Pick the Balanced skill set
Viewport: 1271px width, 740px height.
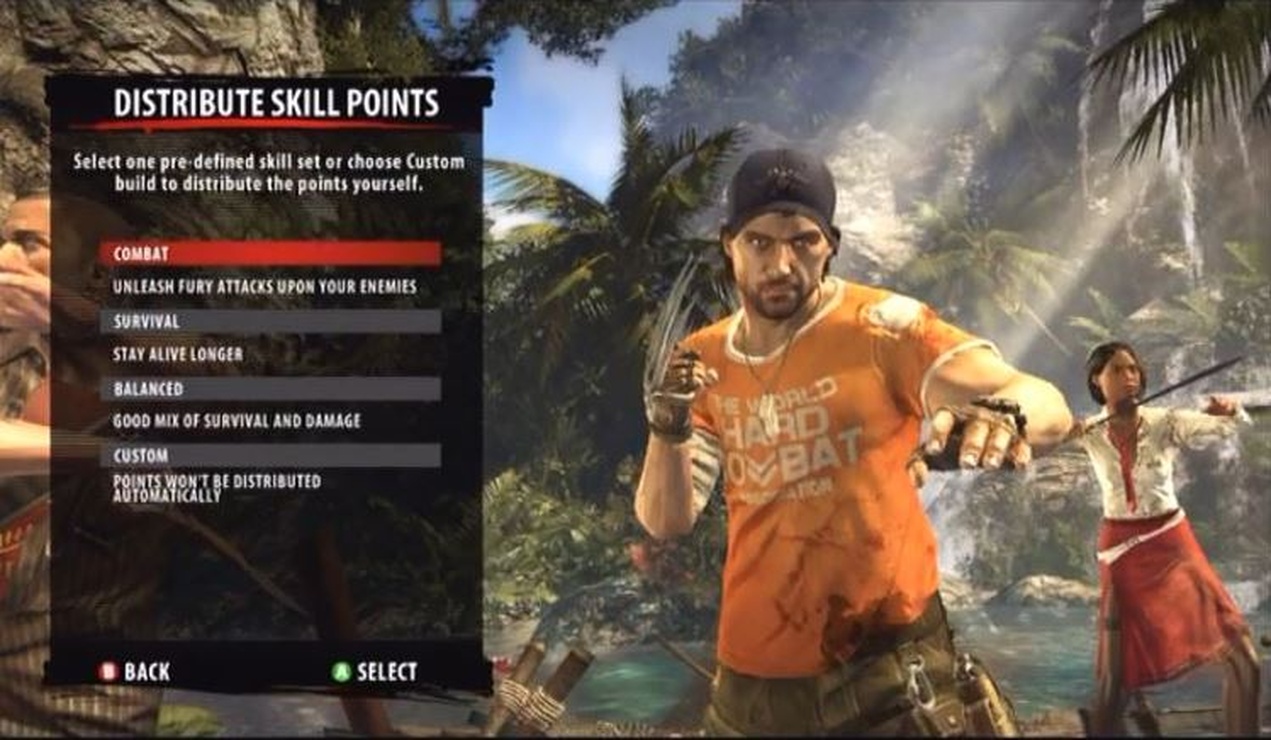(269, 388)
